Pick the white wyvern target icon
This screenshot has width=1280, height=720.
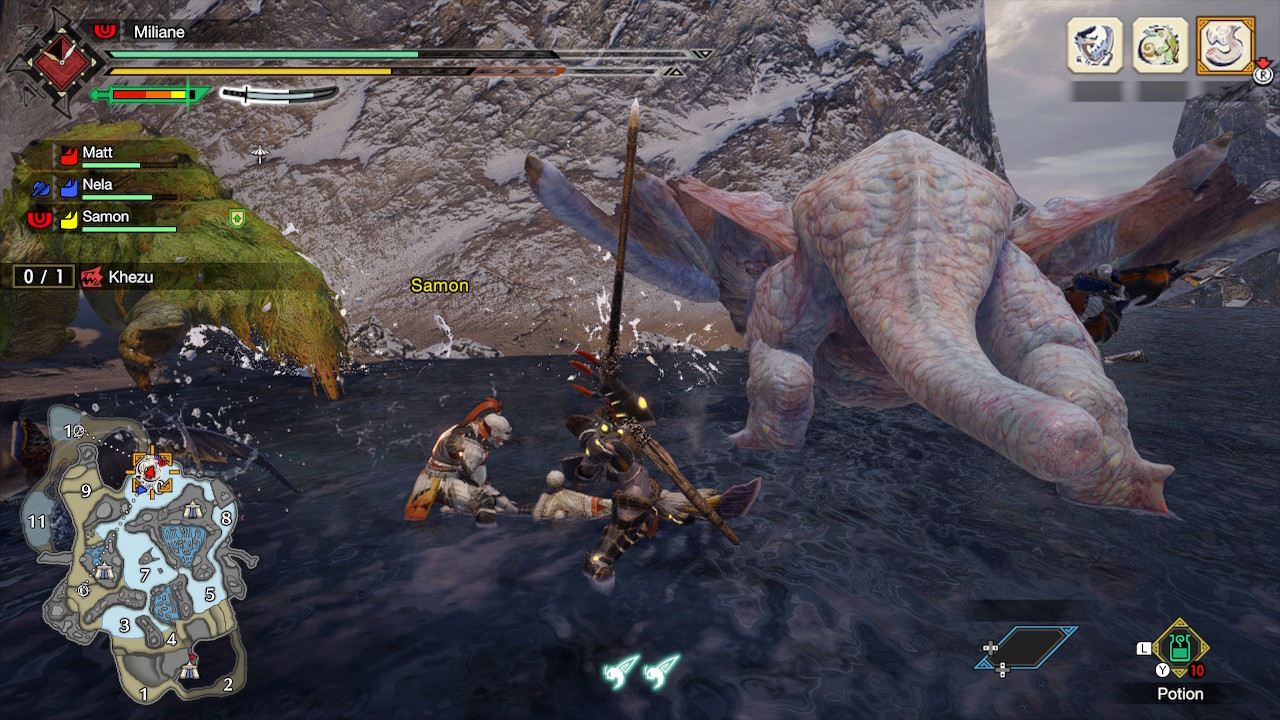click(x=1095, y=45)
